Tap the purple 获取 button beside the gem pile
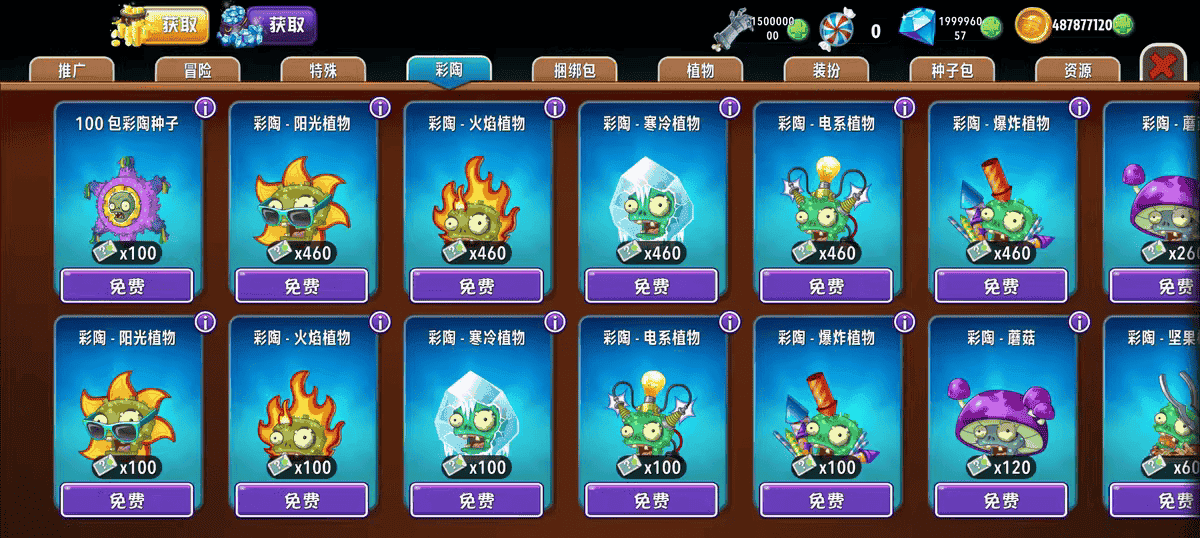The width and height of the screenshot is (1200, 538). (x=281, y=26)
